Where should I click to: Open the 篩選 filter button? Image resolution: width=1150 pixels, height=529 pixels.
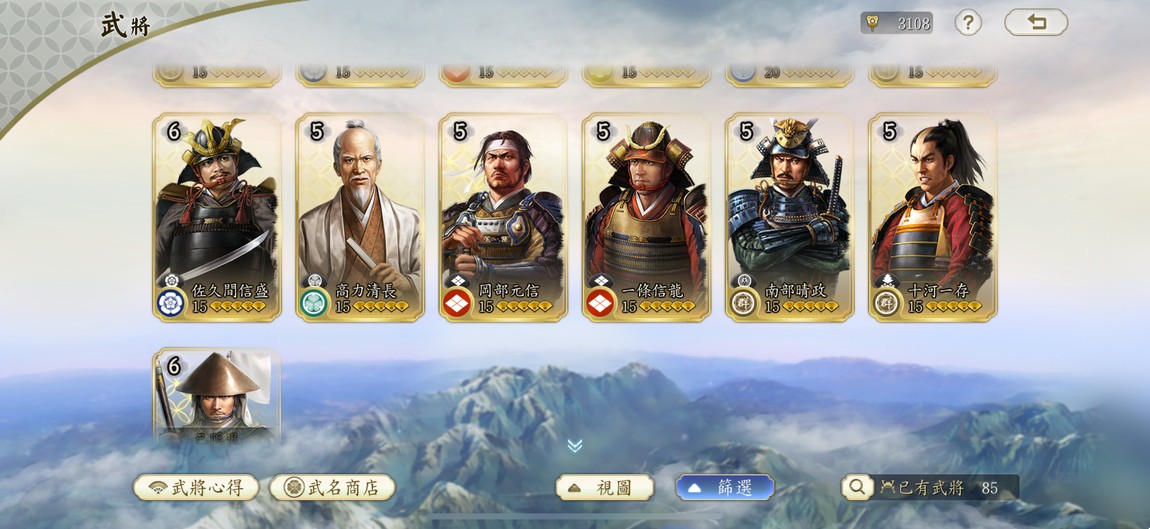tap(725, 487)
